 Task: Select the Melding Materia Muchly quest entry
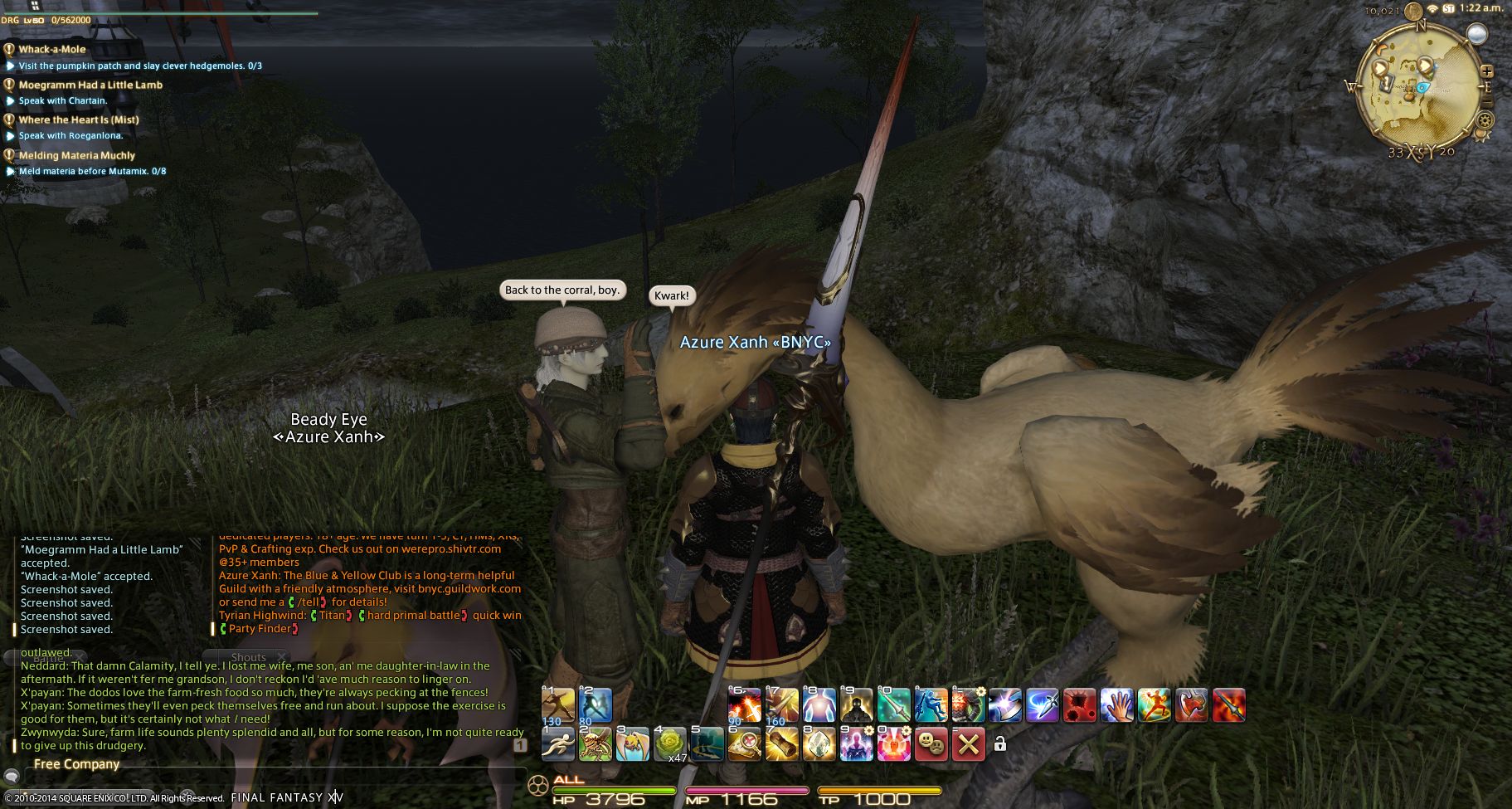coord(76,155)
